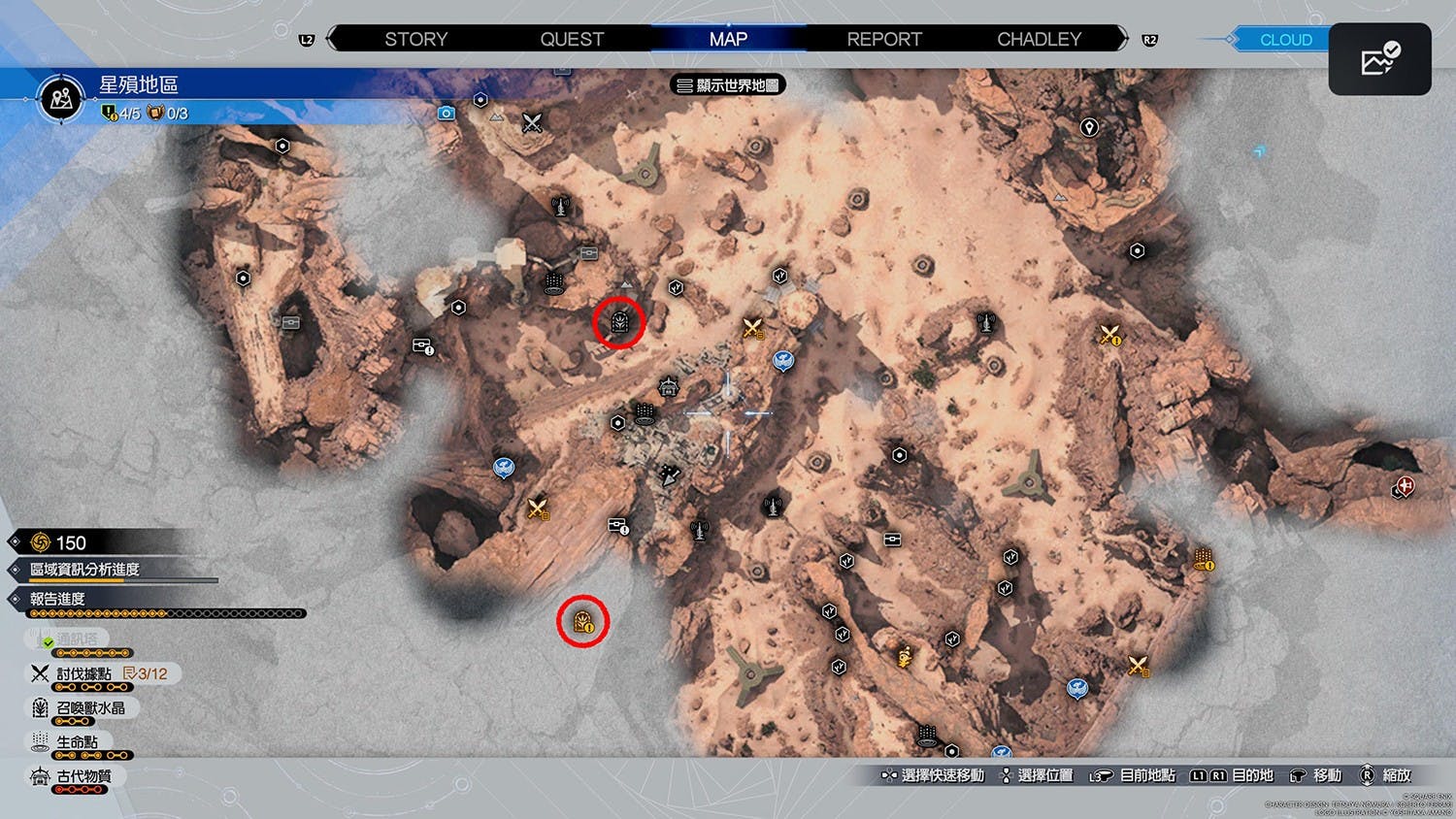This screenshot has height=819, width=1456.
Task: Select the MAP tab
Action: pos(728,39)
